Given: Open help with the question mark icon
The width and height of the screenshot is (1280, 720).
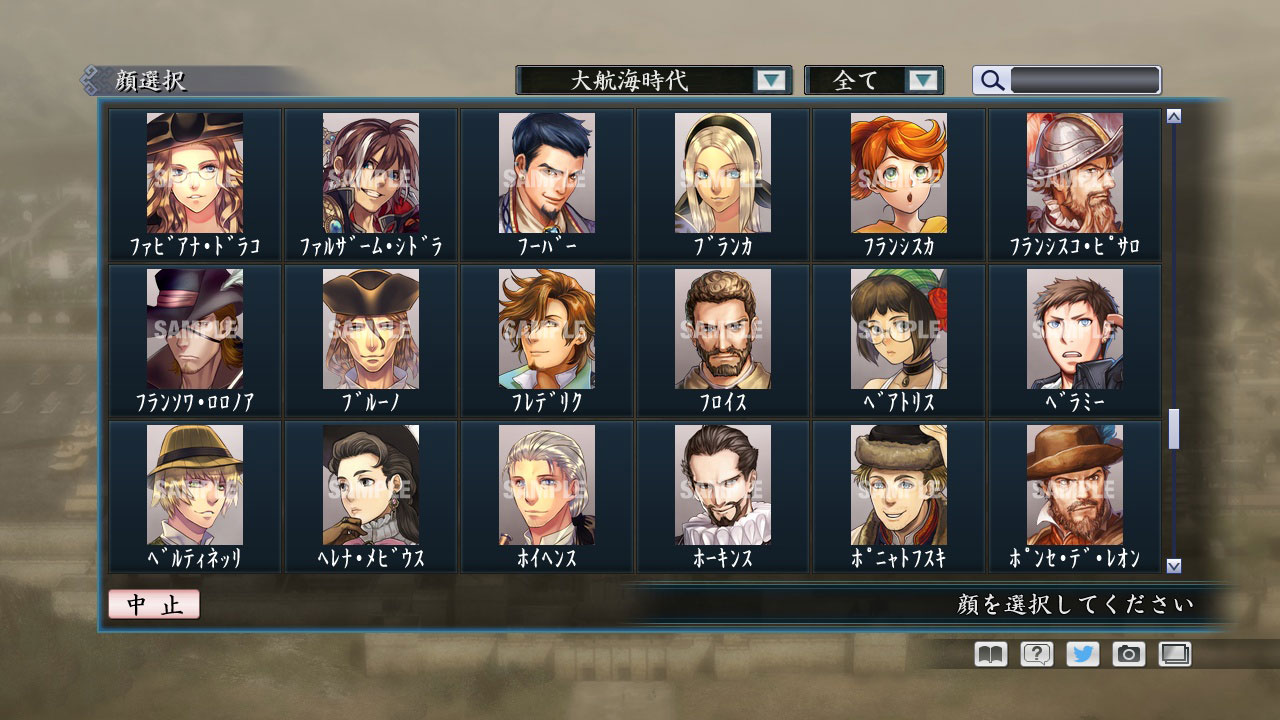Looking at the screenshot, I should click(x=1037, y=654).
